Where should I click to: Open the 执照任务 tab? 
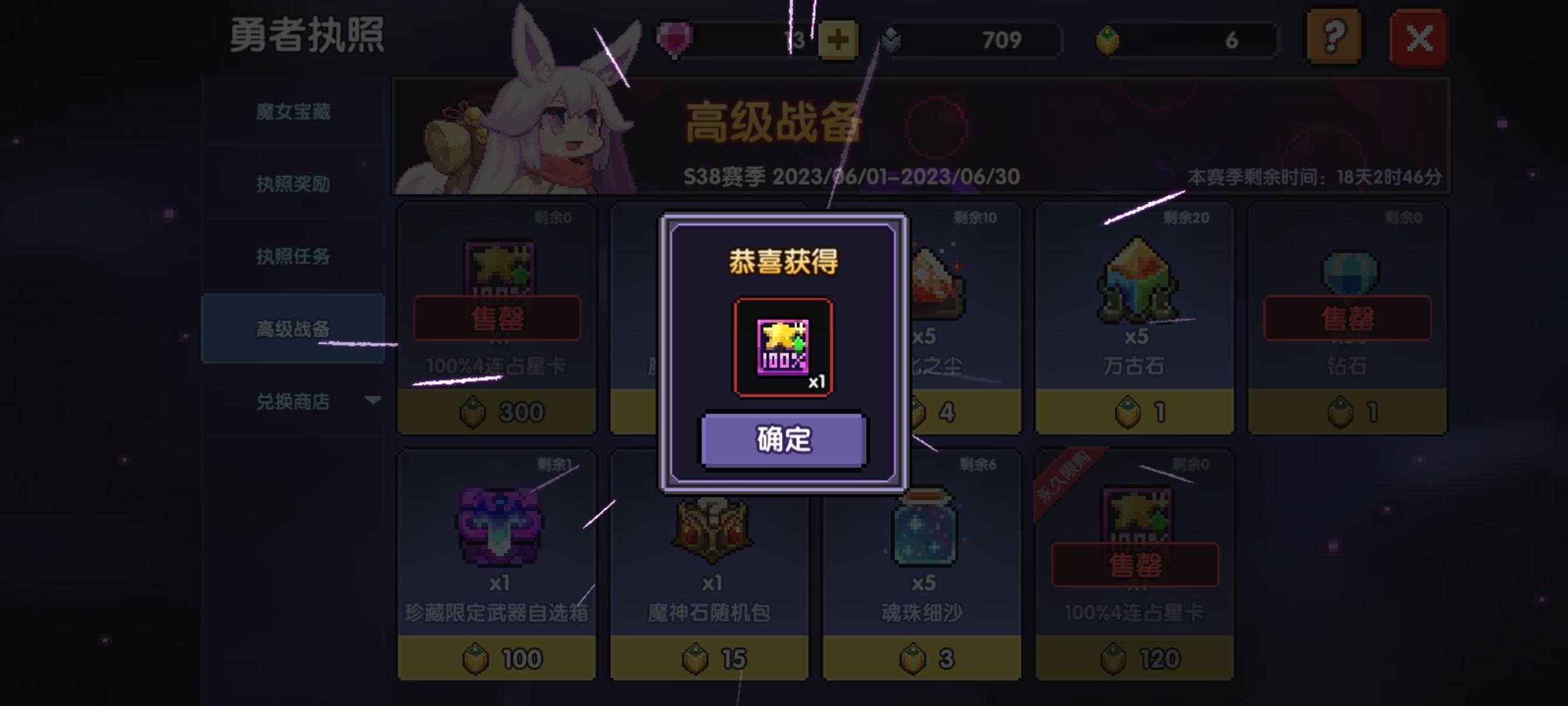pos(294,257)
